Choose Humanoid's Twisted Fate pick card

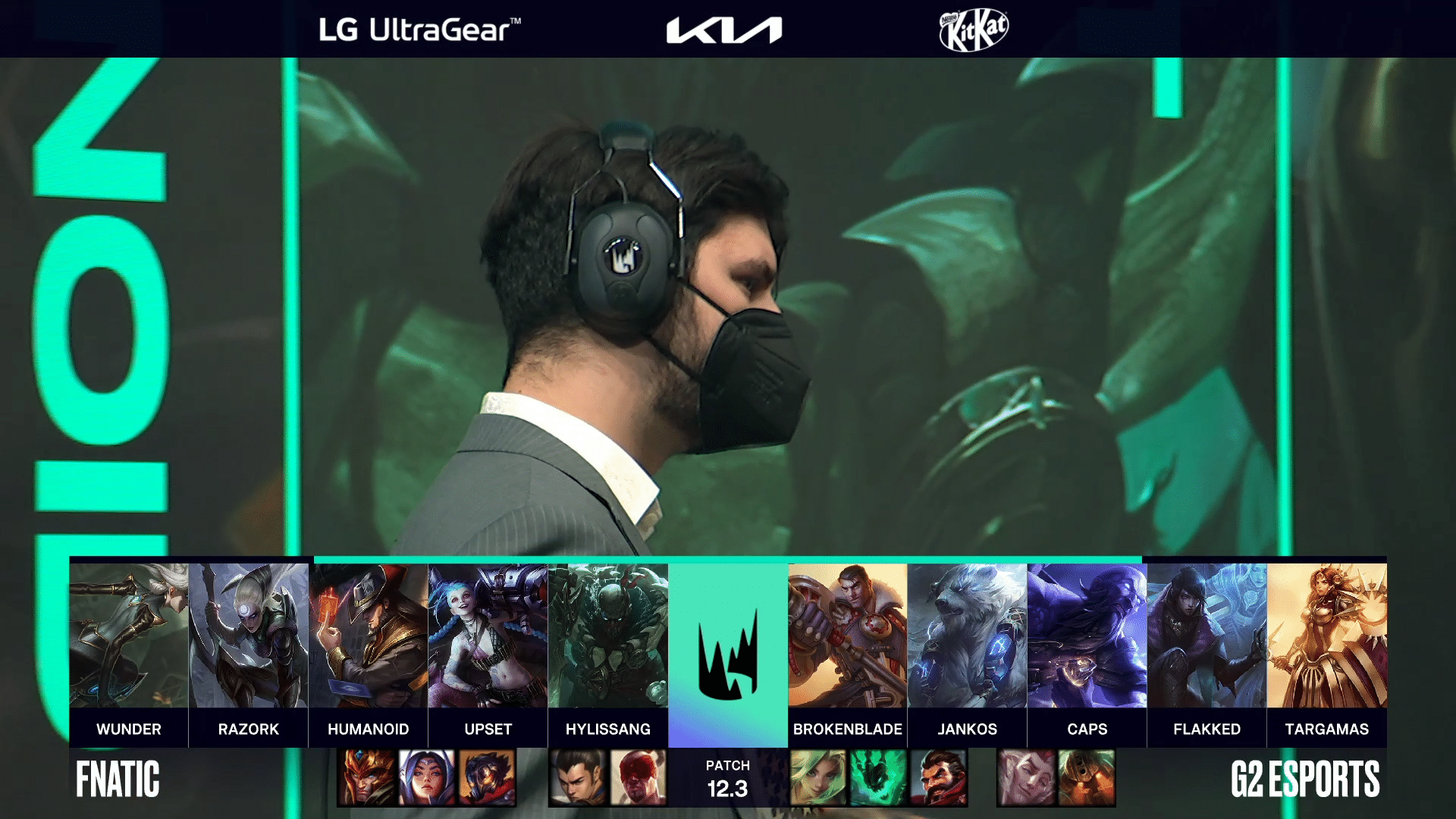pyautogui.click(x=369, y=637)
